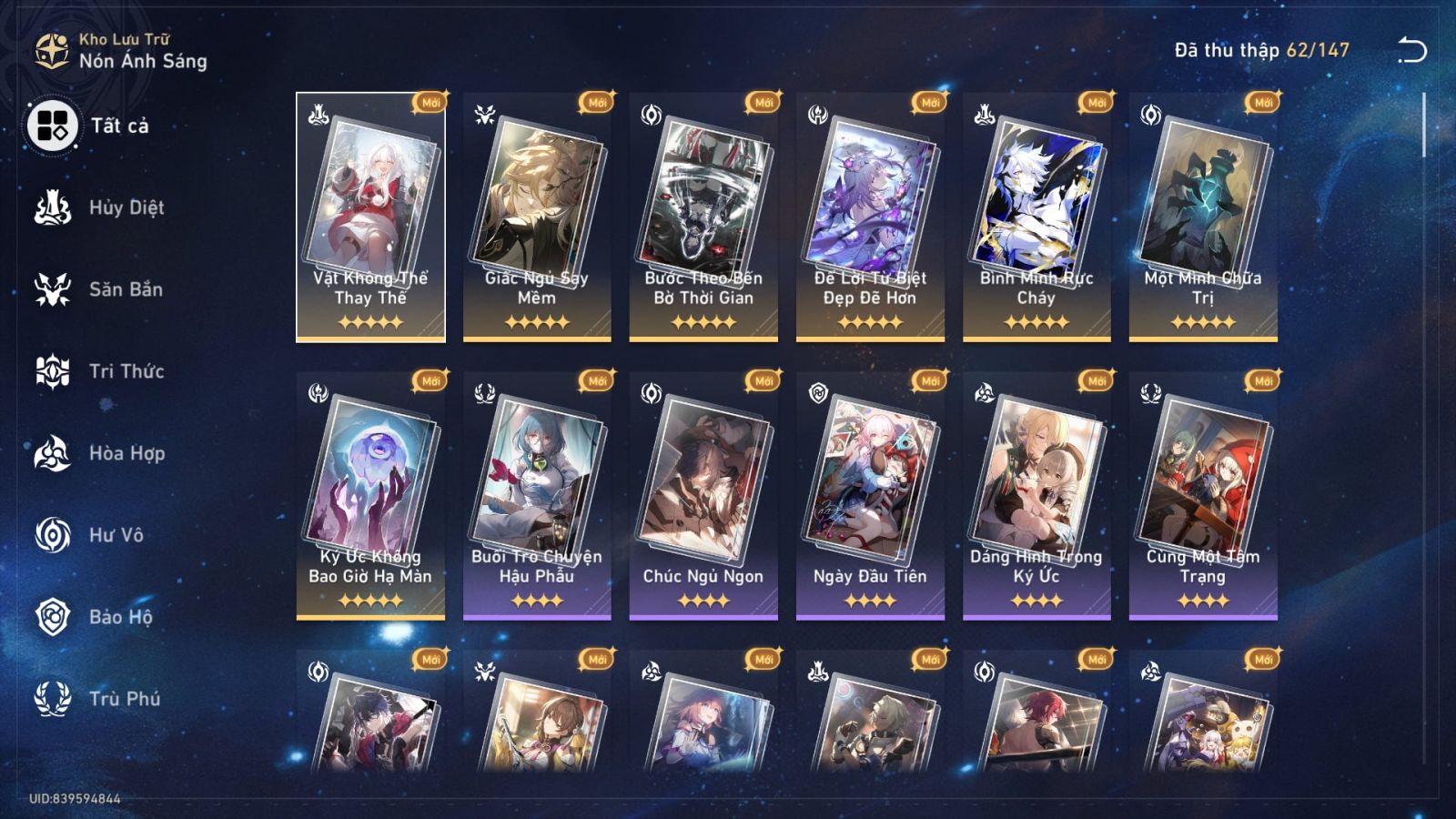Select the Tất cả grid icon
This screenshot has height=819, width=1456.
point(52,128)
